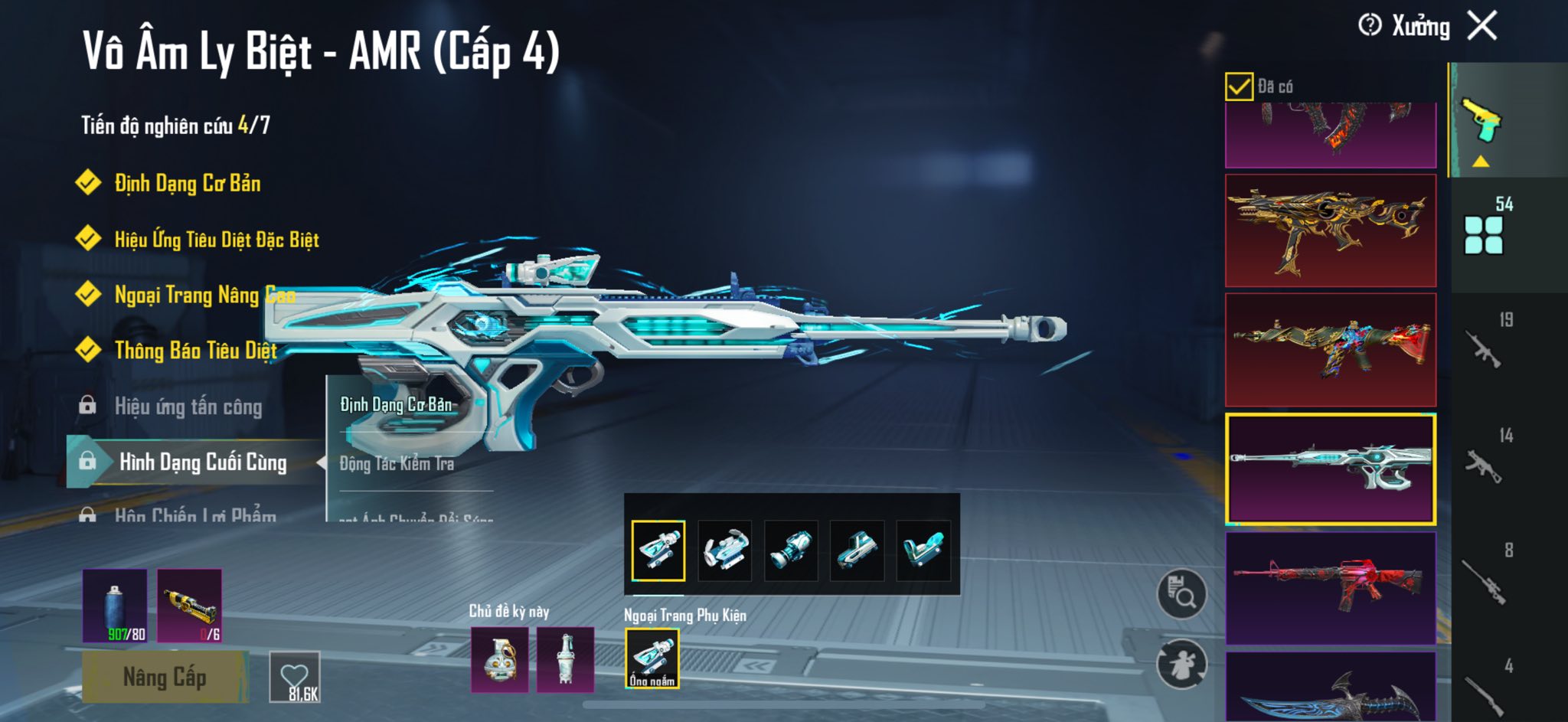Select Định Dạng Cơ Bản first stage
This screenshot has width=1568, height=722.
coord(187,184)
